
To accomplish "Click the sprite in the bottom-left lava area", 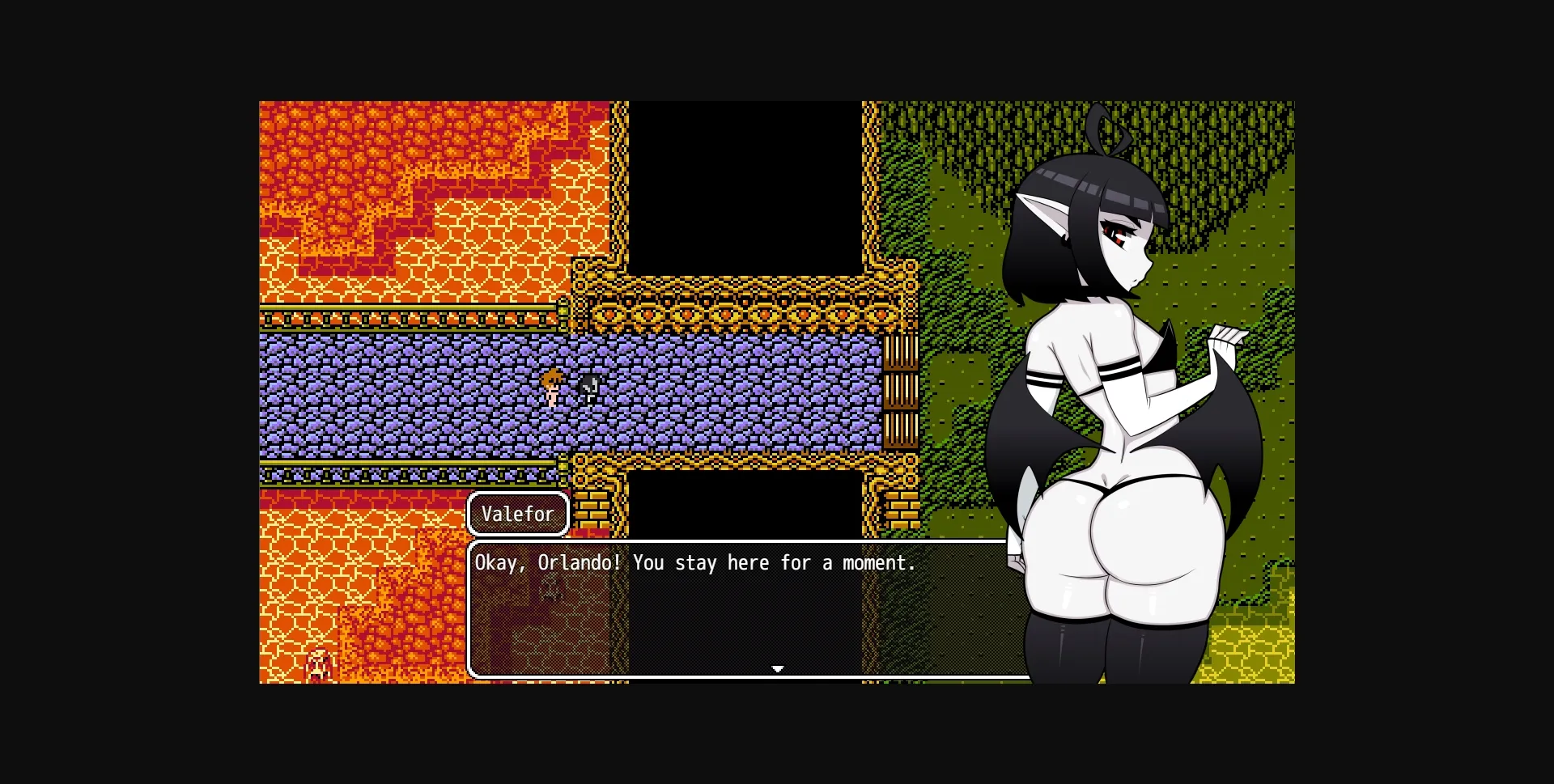I will pos(319,667).
